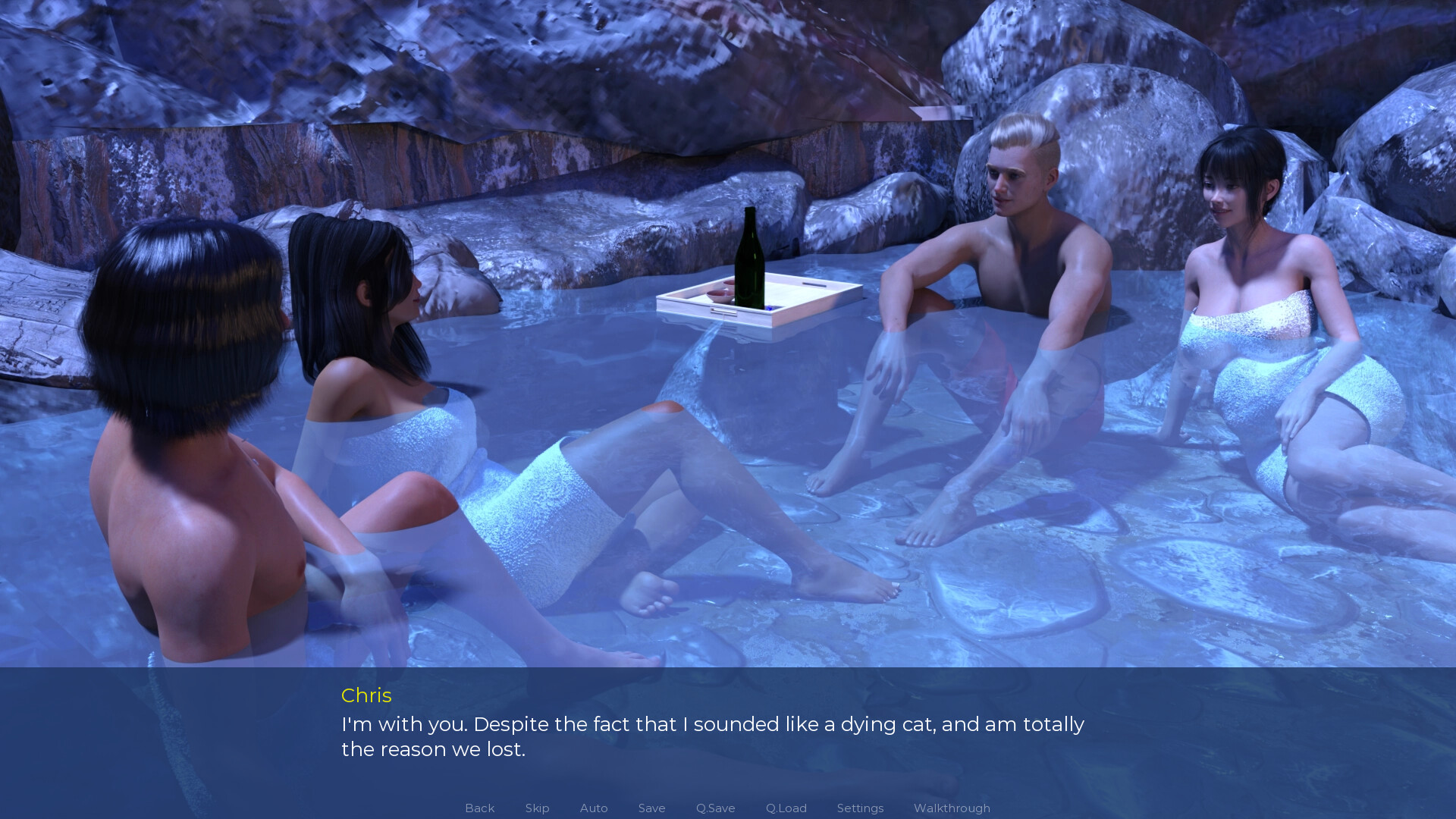Click Chris's dialogue text to continue
Viewport: 1456px width, 819px height.
[713, 724]
